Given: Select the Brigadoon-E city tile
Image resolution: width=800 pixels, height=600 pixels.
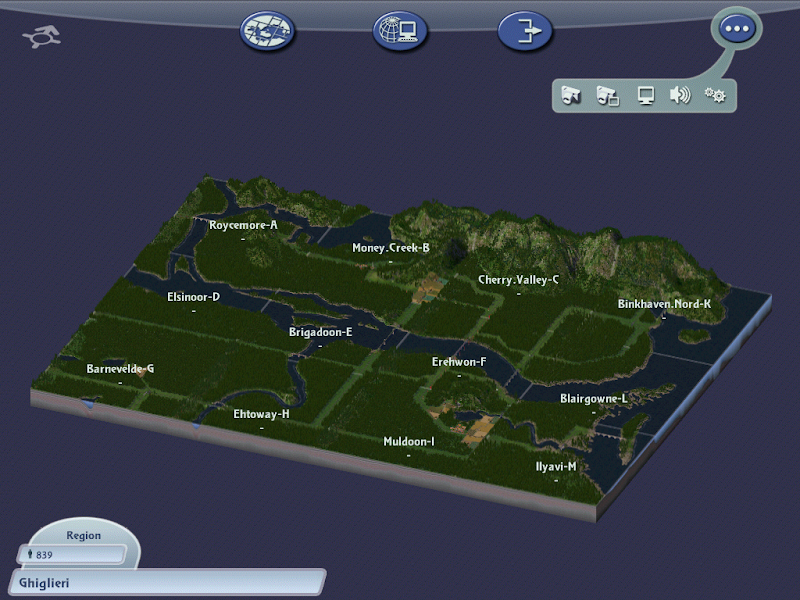Looking at the screenshot, I should [320, 333].
